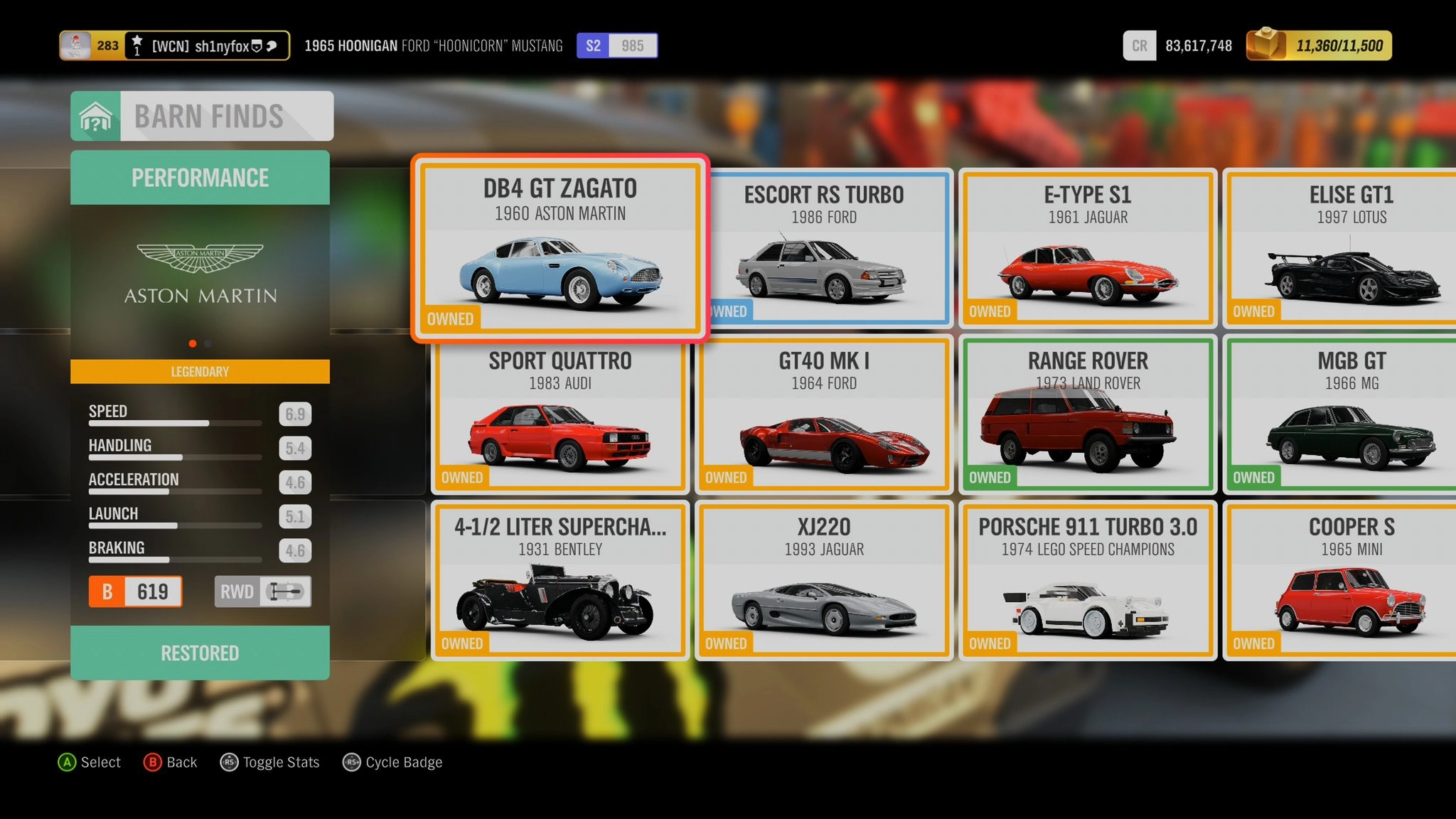The width and height of the screenshot is (1456, 819).
Task: Click the Barn Finds header icon
Action: tap(96, 117)
